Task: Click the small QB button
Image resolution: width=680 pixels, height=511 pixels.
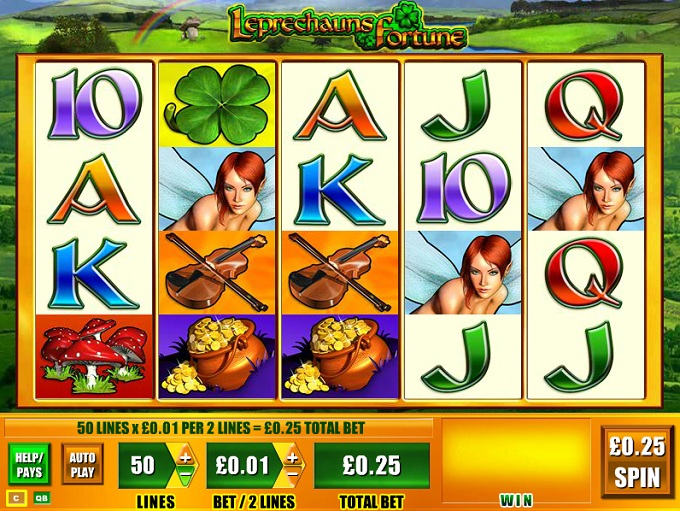Action: pos(42,496)
